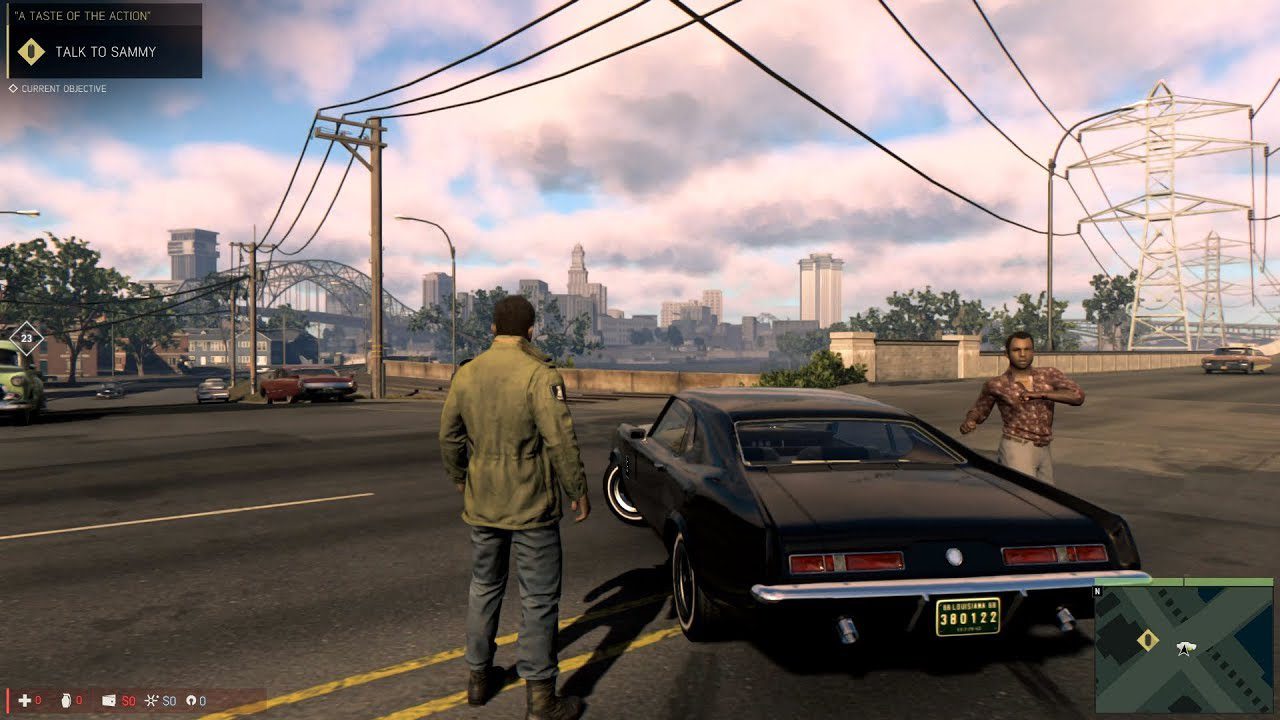Image resolution: width=1280 pixels, height=720 pixels.
Task: Open the CURRENT OBJECTIVE menu entry
Action: [x=63, y=89]
